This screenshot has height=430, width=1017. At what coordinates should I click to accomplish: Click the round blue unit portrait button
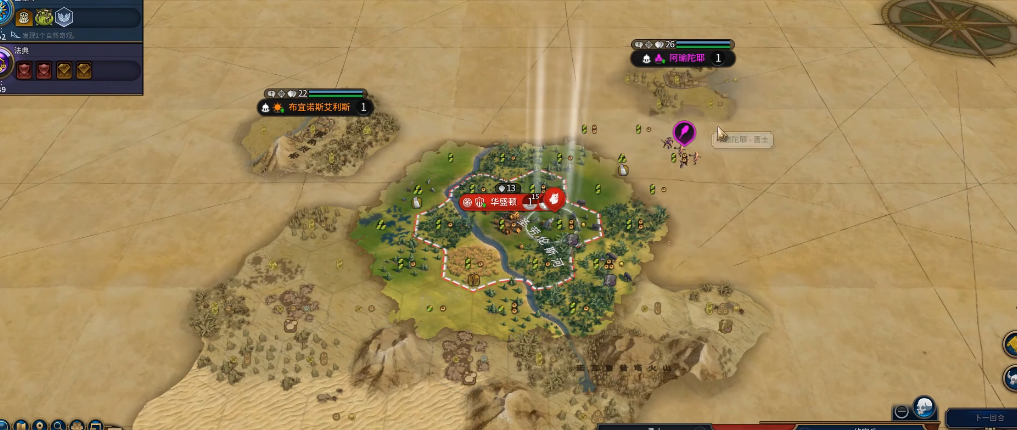coord(924,409)
